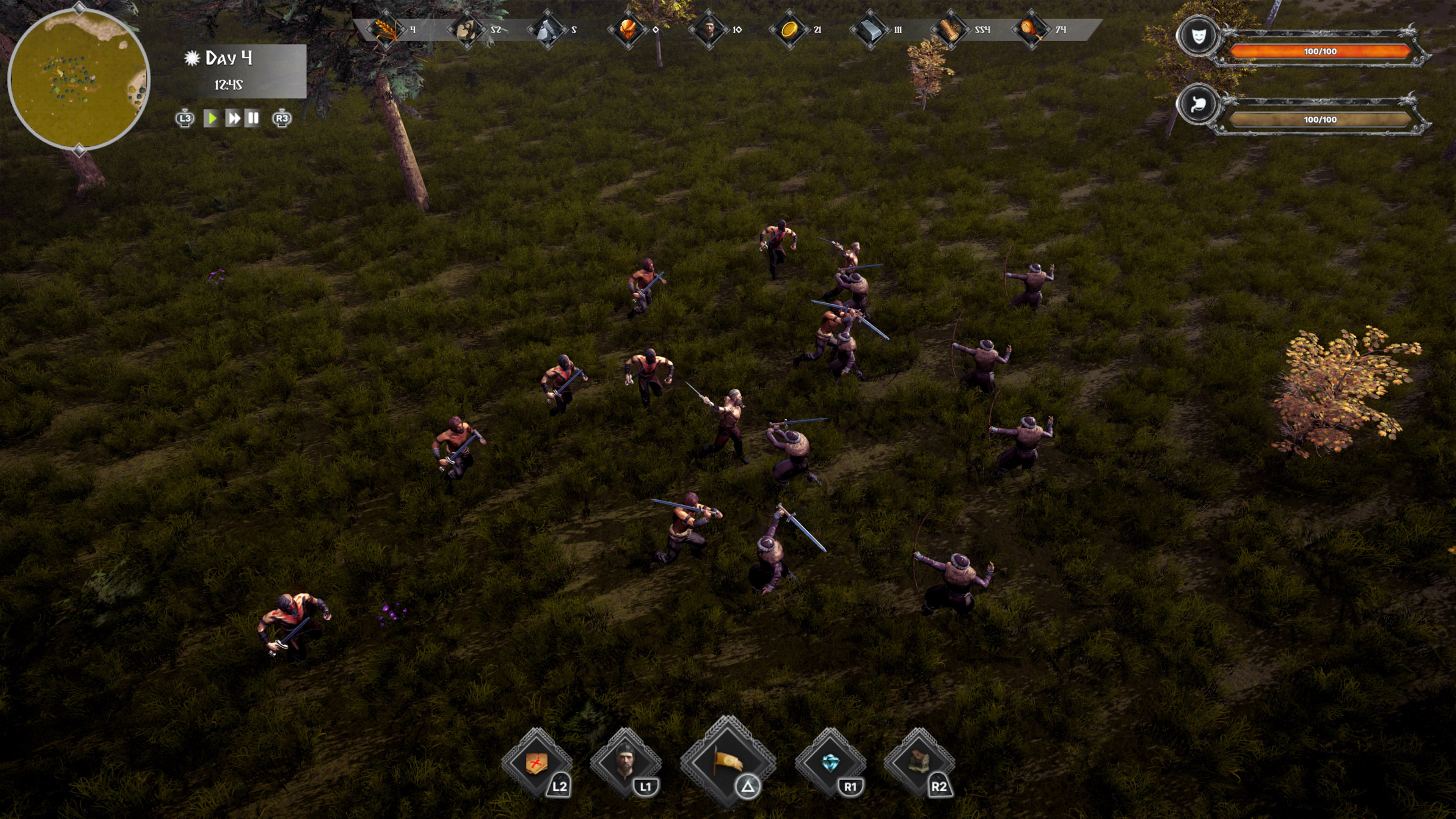This screenshot has width=1456, height=819.
Task: Toggle normal play speed
Action: click(x=212, y=119)
